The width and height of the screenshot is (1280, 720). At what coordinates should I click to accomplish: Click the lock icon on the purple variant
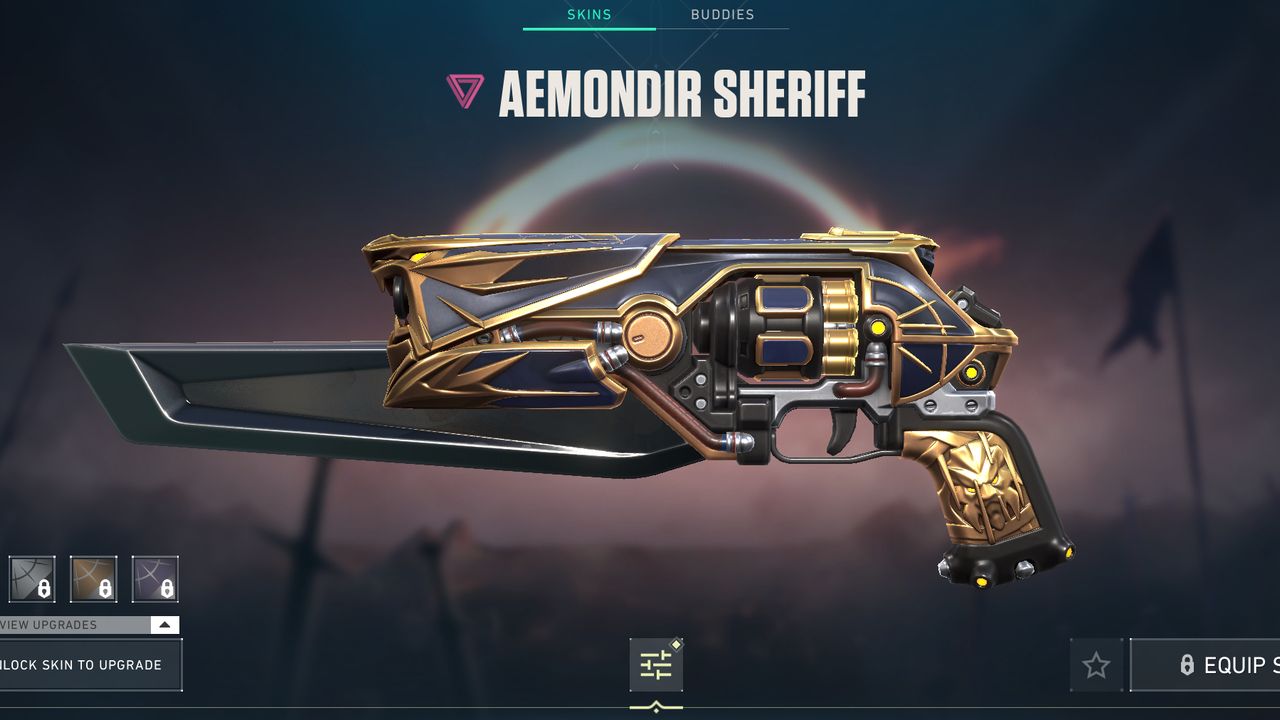coord(166,589)
